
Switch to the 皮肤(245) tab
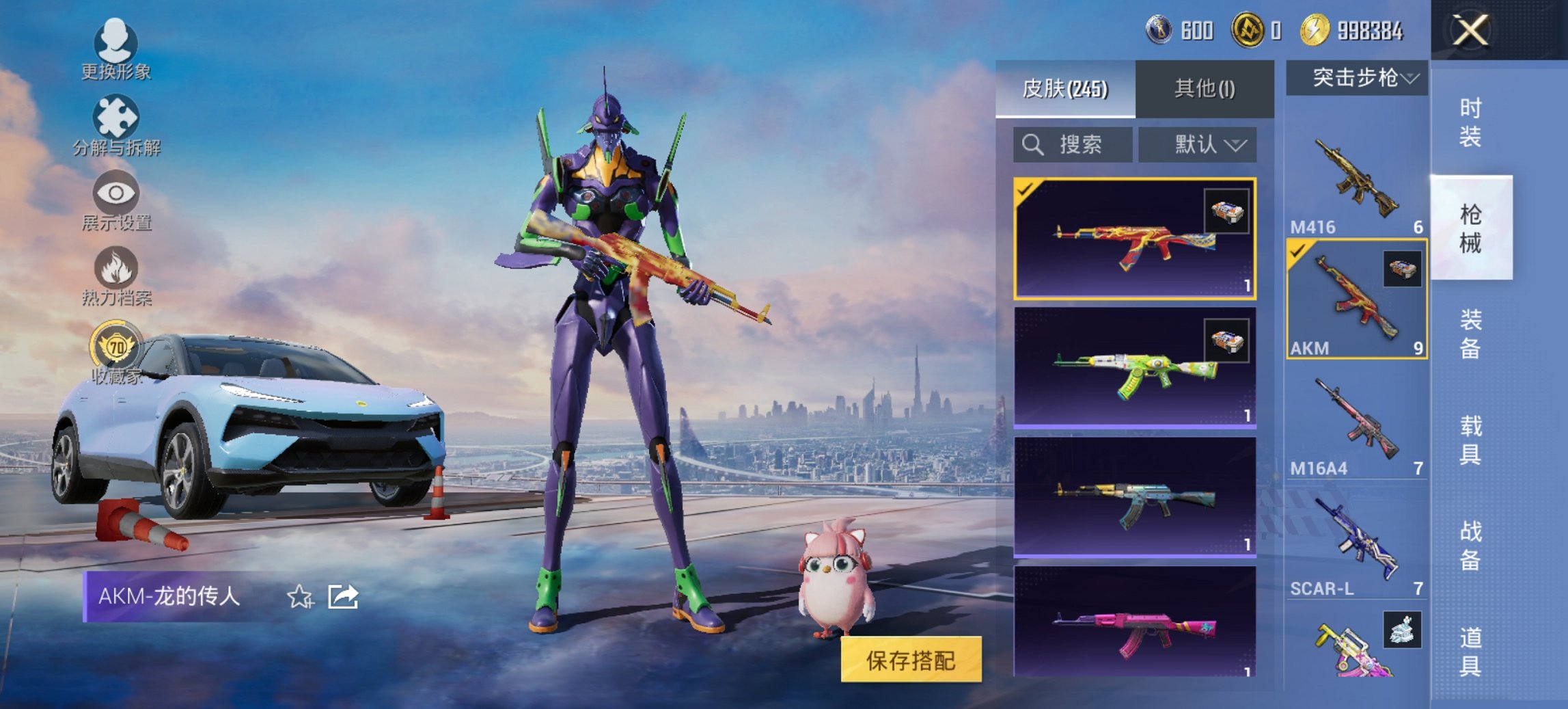pos(1065,89)
